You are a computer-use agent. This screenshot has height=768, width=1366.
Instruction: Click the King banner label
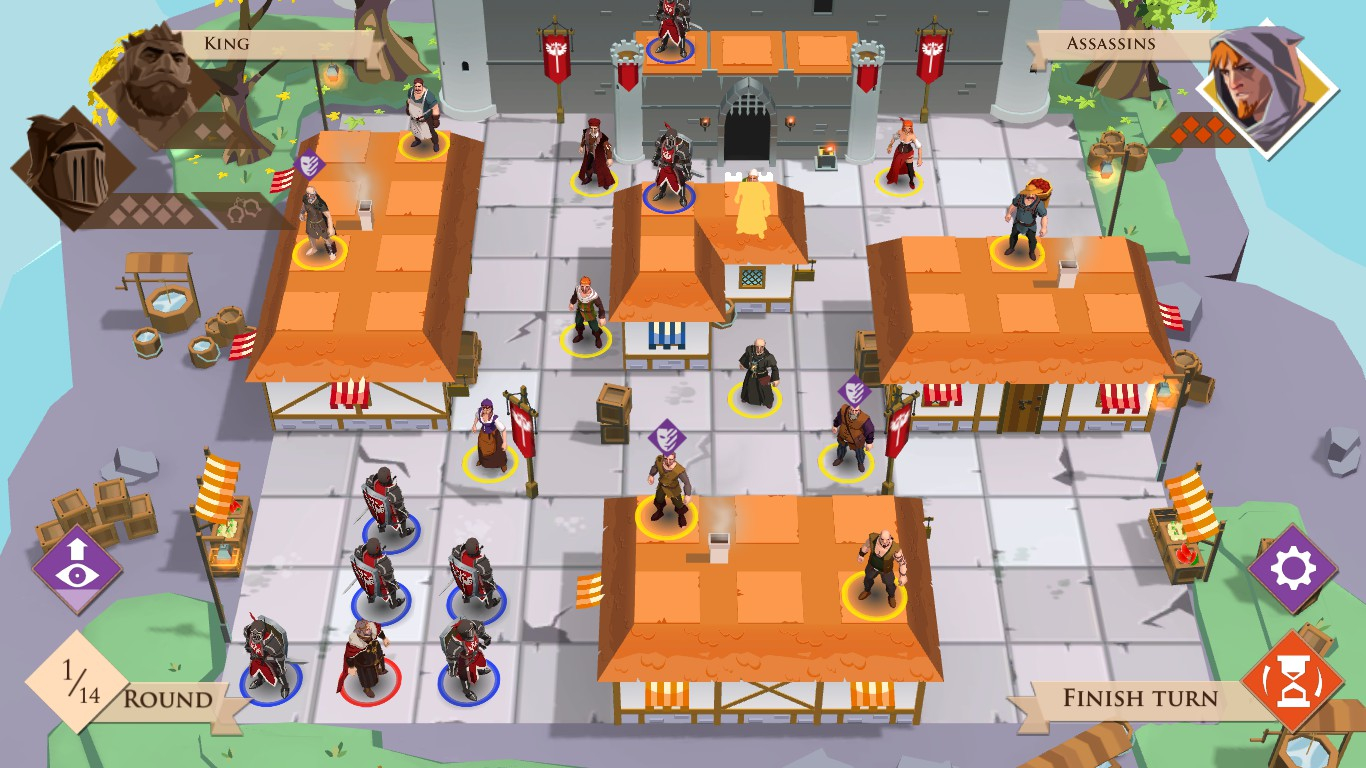(x=225, y=43)
